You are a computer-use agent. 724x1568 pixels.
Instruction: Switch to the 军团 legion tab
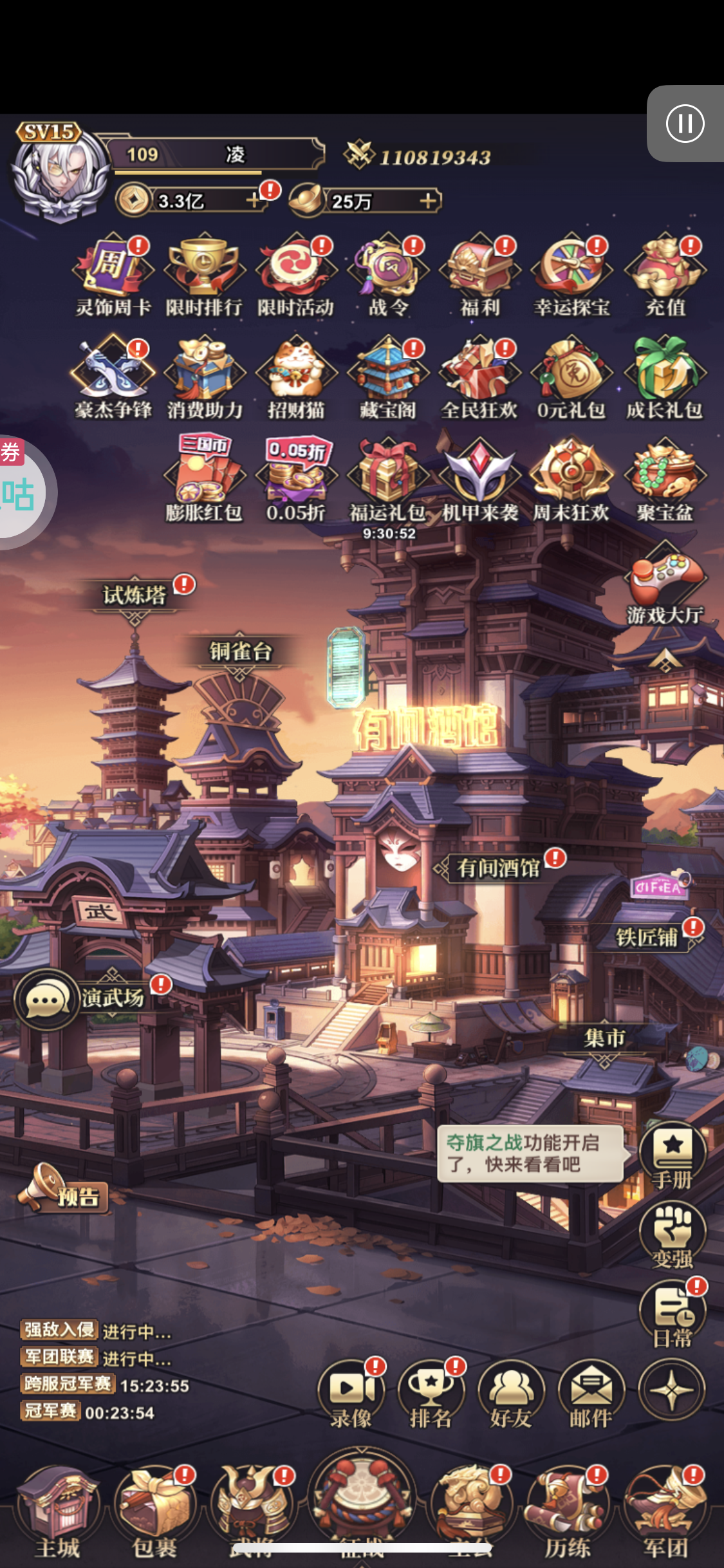click(665, 1507)
